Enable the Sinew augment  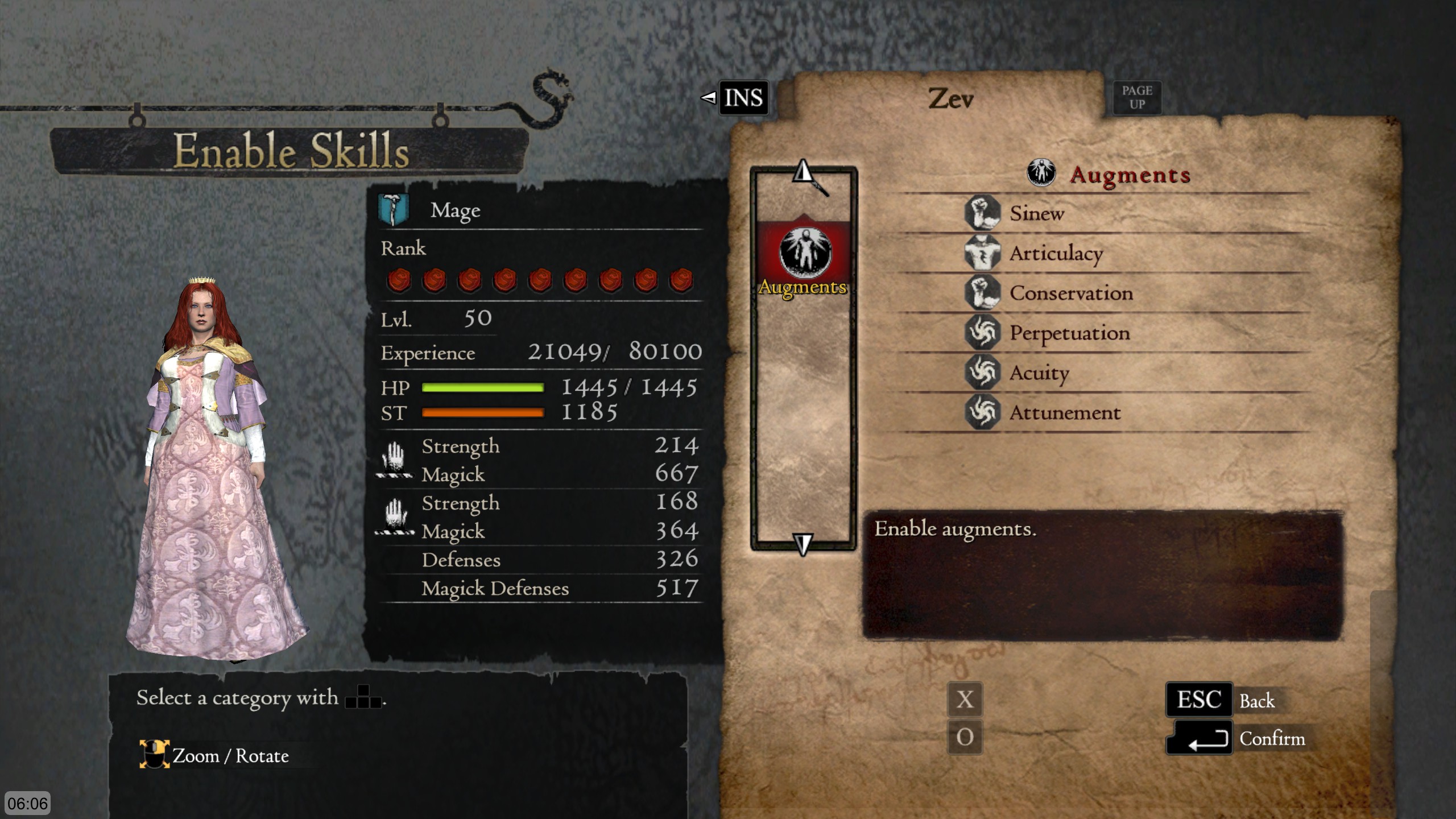(1035, 214)
